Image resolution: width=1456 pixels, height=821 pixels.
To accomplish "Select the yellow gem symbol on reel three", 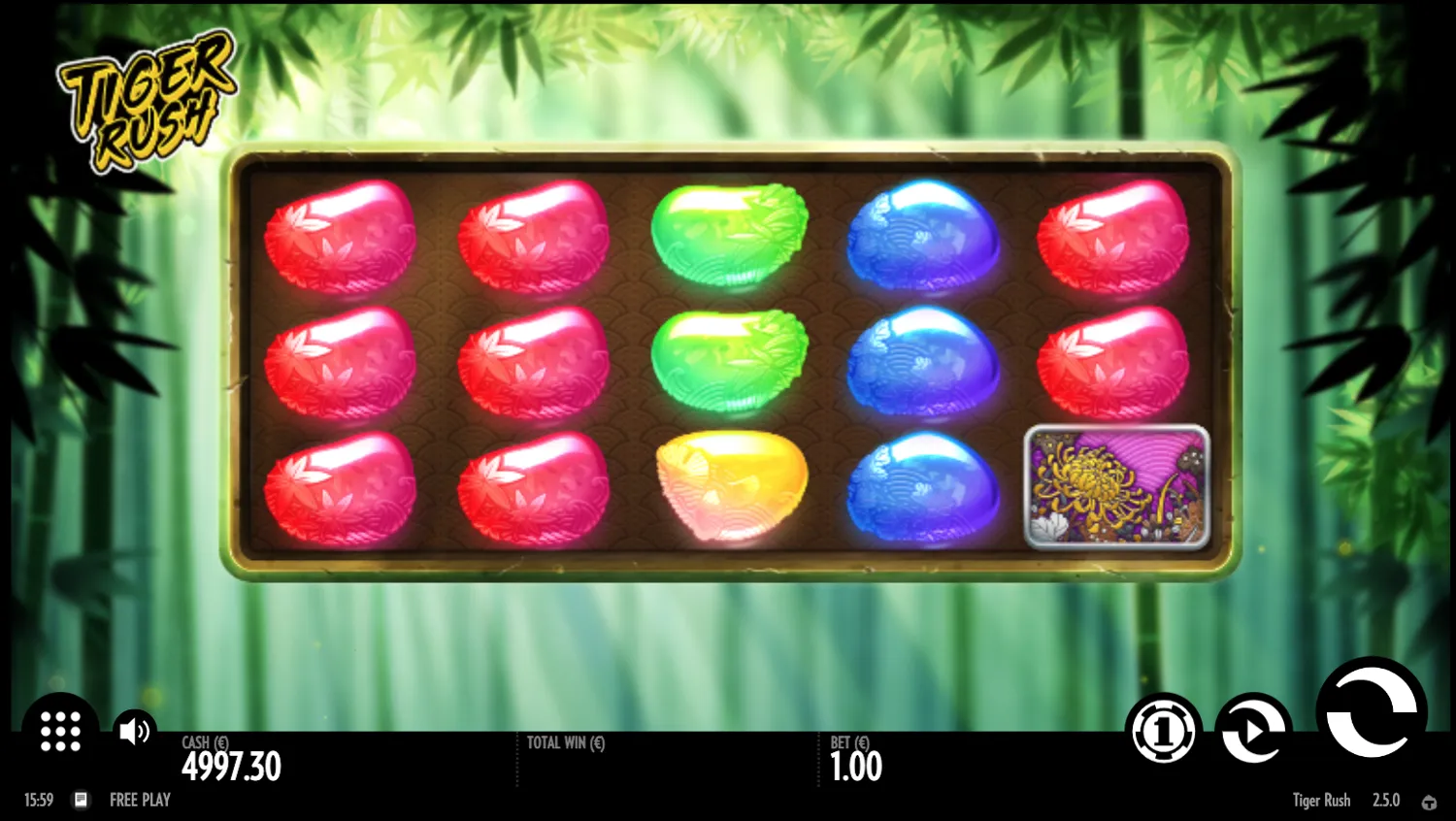I will click(x=731, y=485).
